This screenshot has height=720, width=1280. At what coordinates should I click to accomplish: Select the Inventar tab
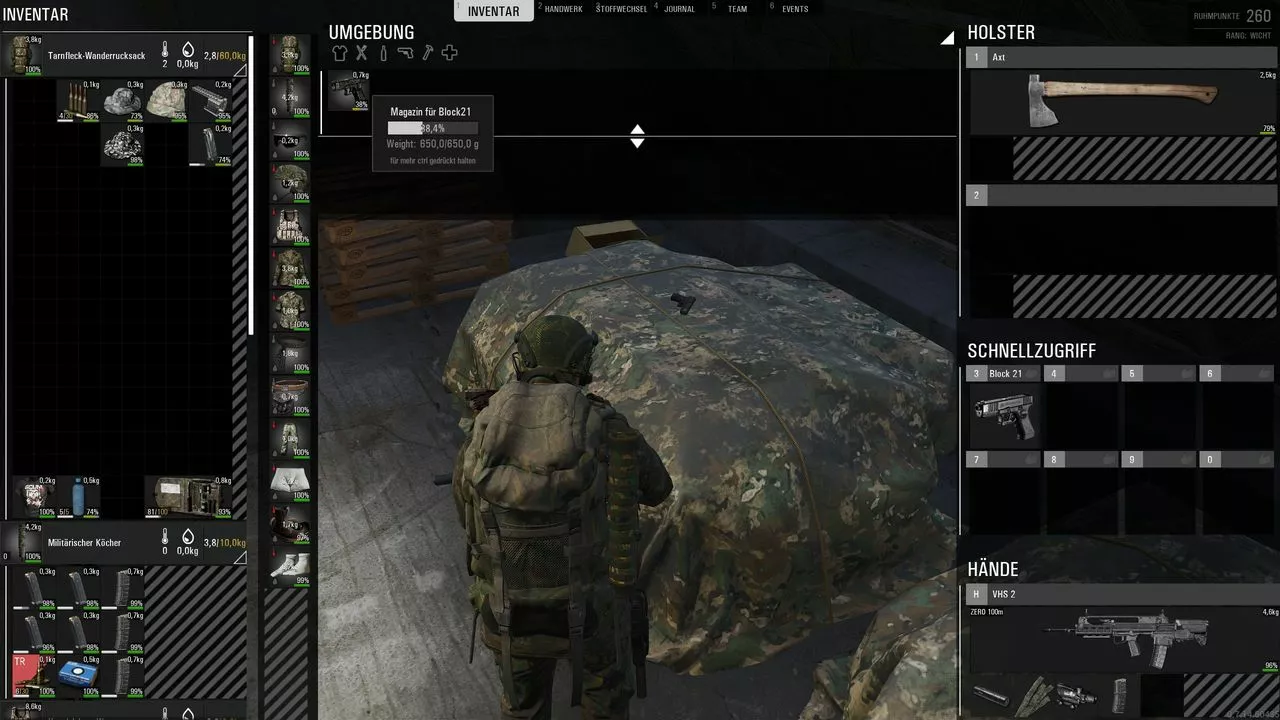[494, 11]
